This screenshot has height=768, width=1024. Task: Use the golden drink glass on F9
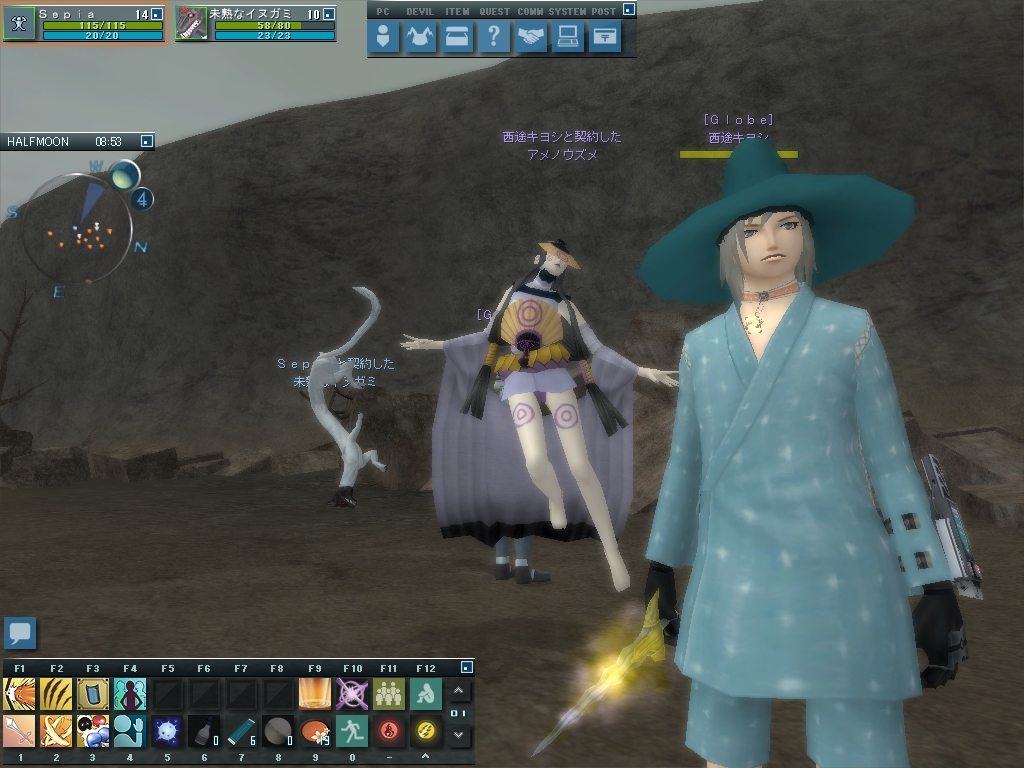pos(315,693)
